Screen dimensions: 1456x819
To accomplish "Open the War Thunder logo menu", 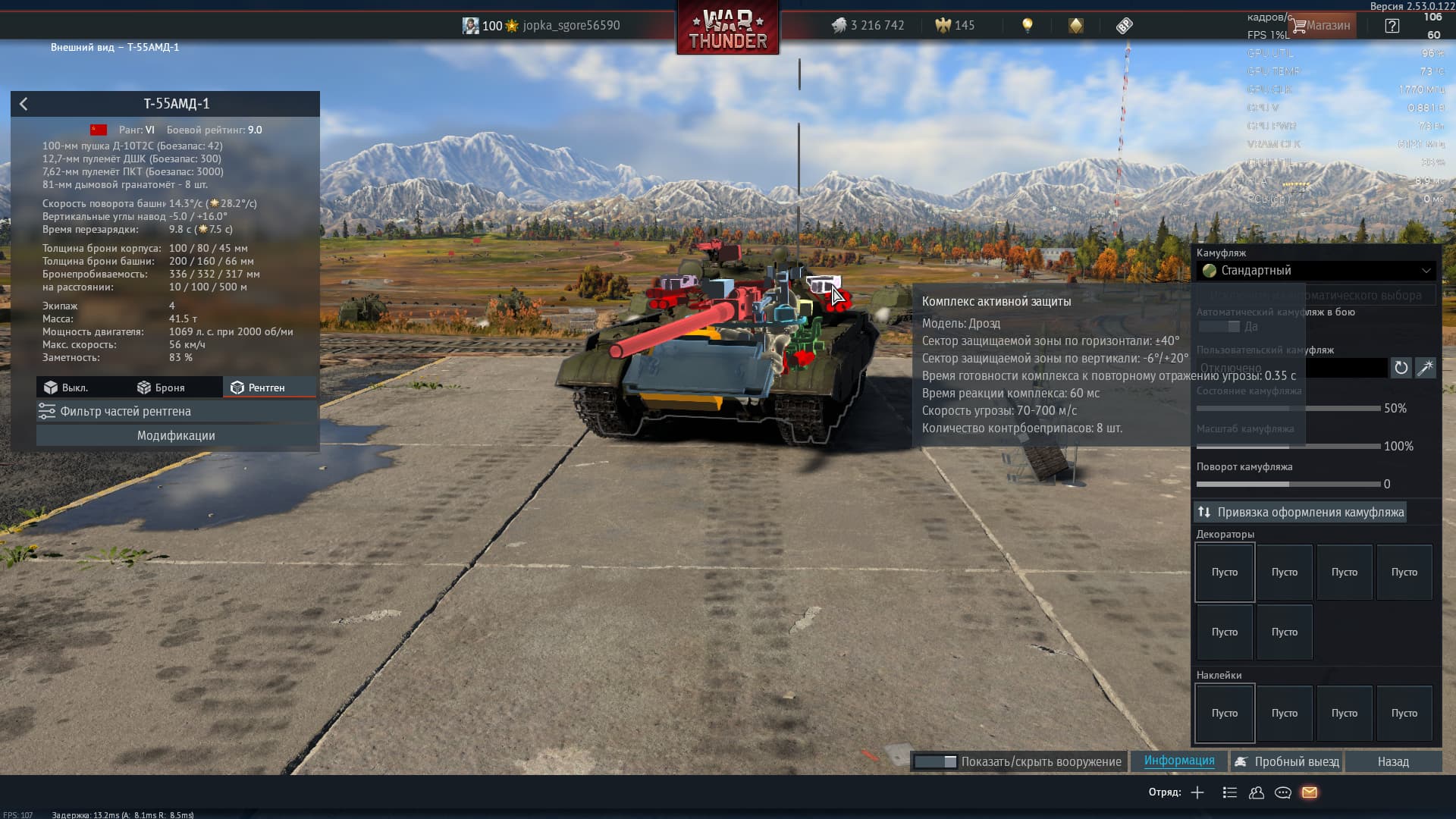I will tap(727, 29).
